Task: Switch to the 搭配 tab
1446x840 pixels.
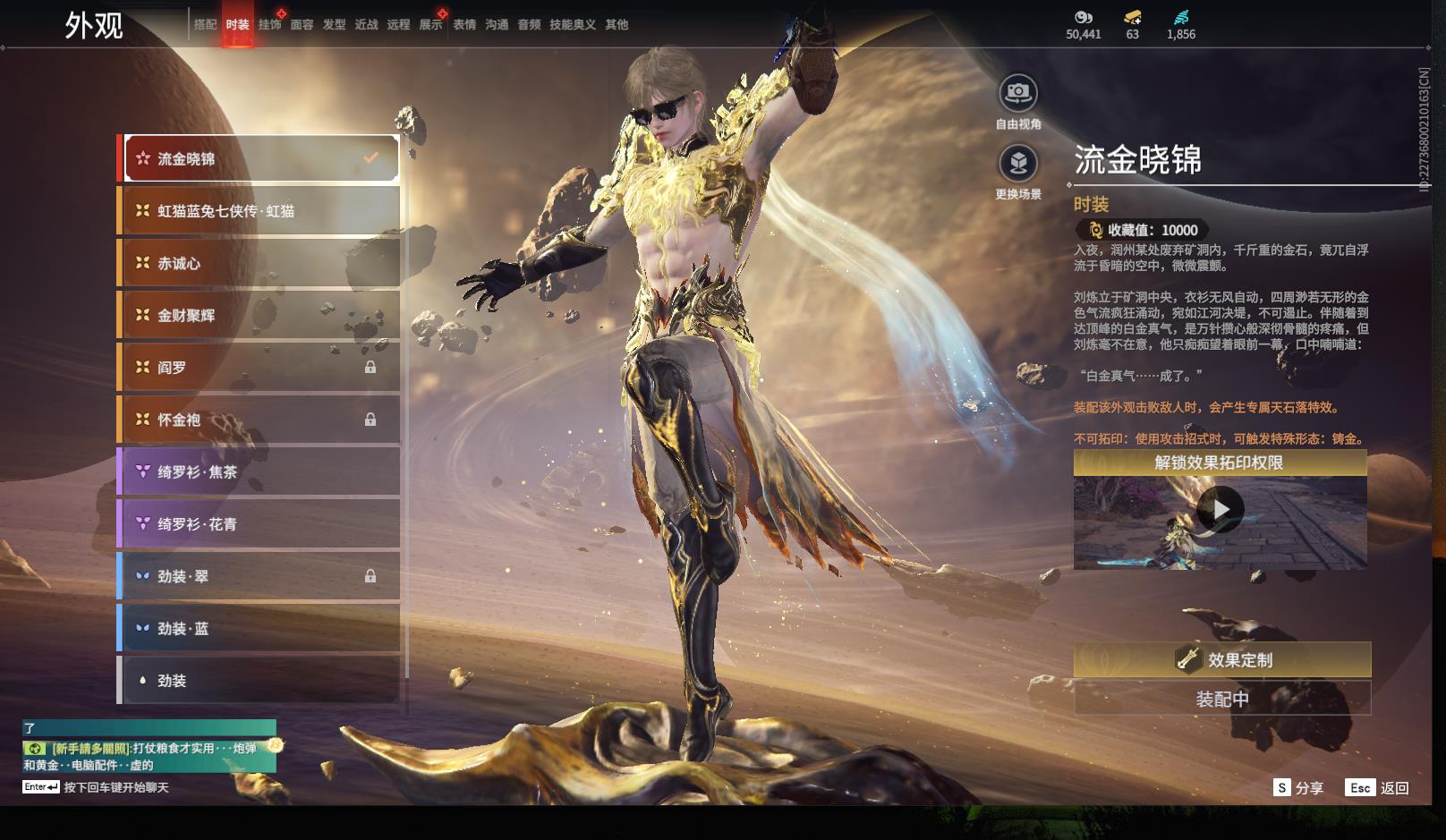Action: [x=206, y=25]
